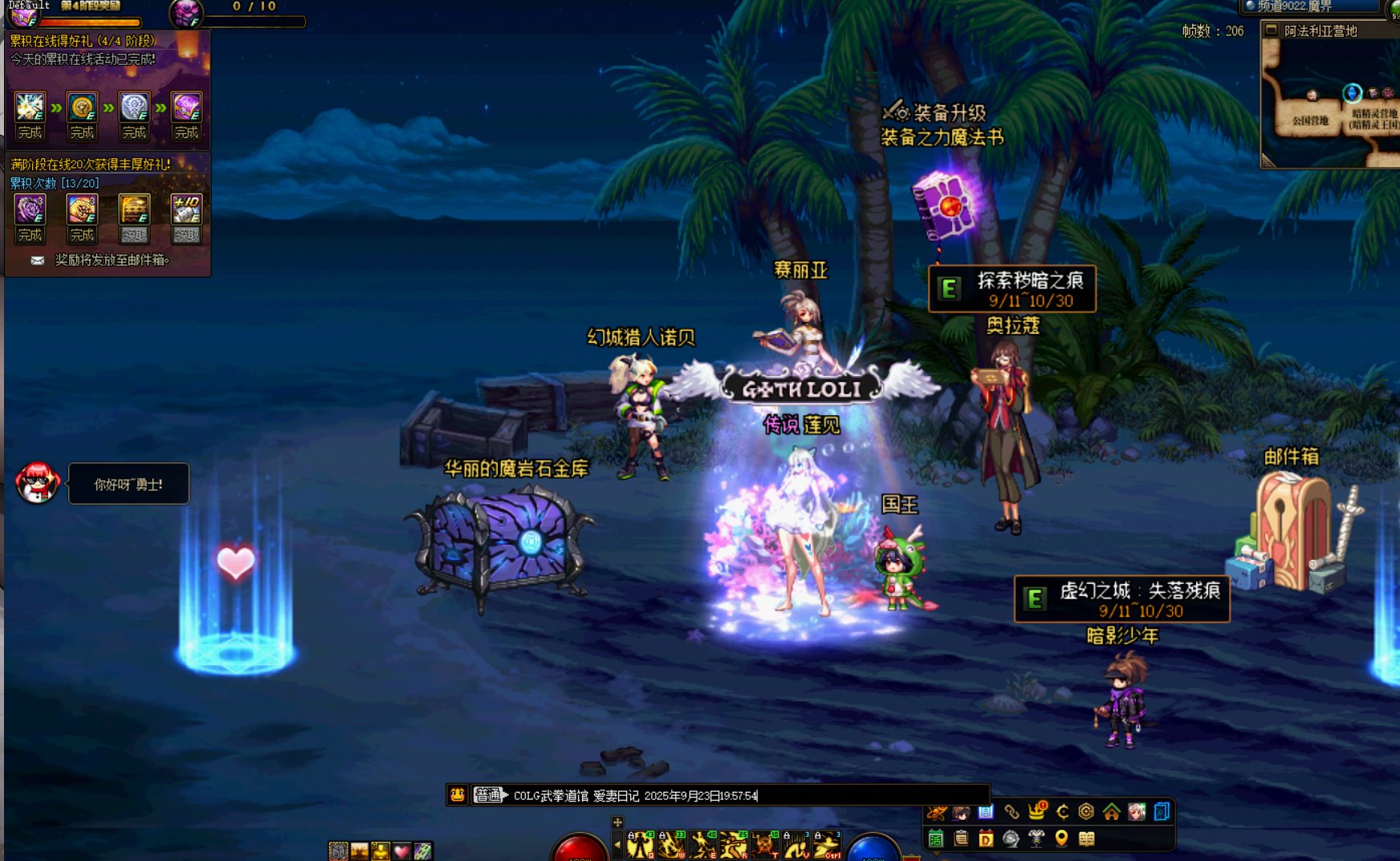The image size is (1400, 861).
Task: Open the crown icon with red alert
Action: pos(1036,812)
